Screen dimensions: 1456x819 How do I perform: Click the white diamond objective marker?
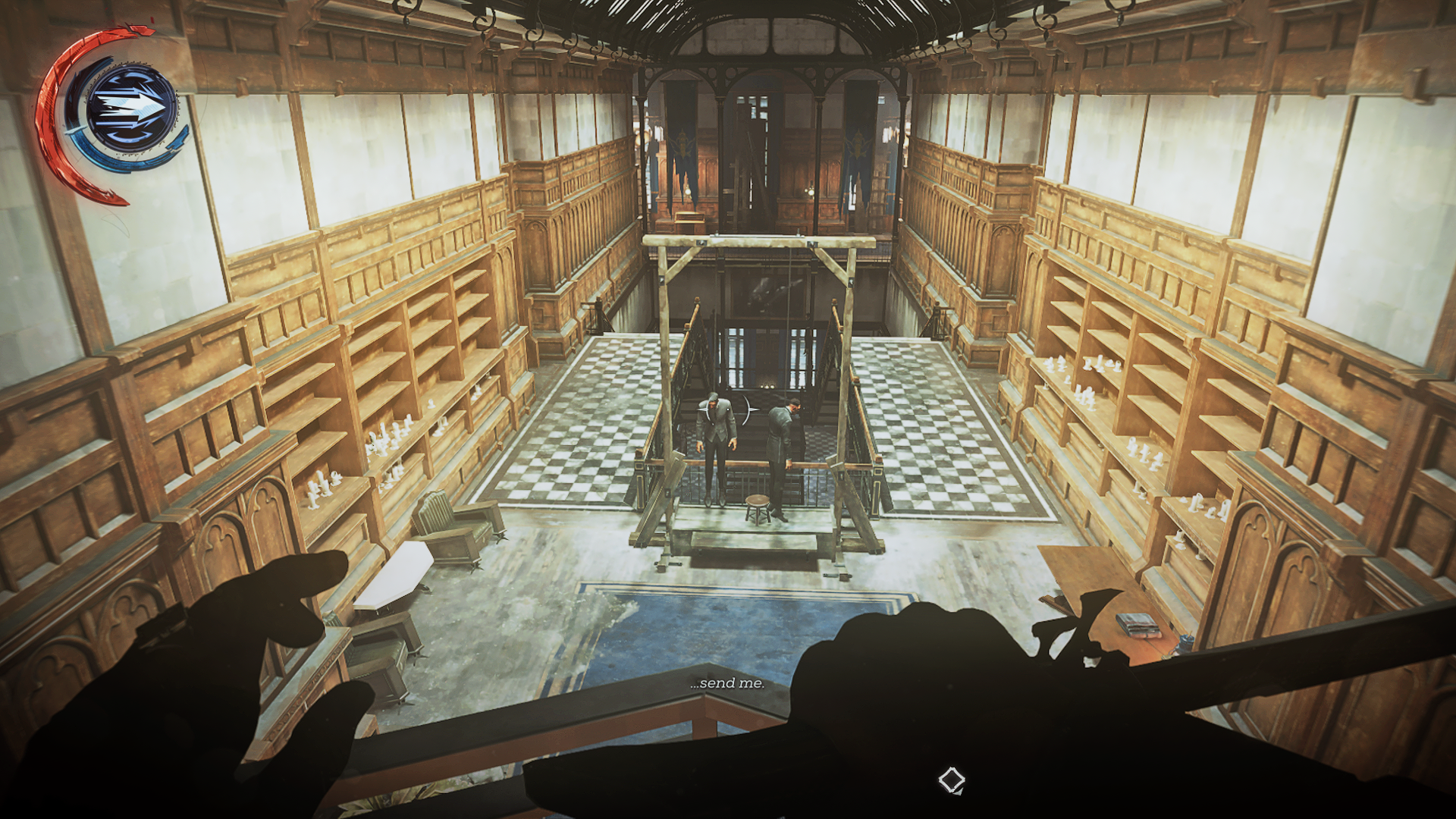tap(951, 780)
